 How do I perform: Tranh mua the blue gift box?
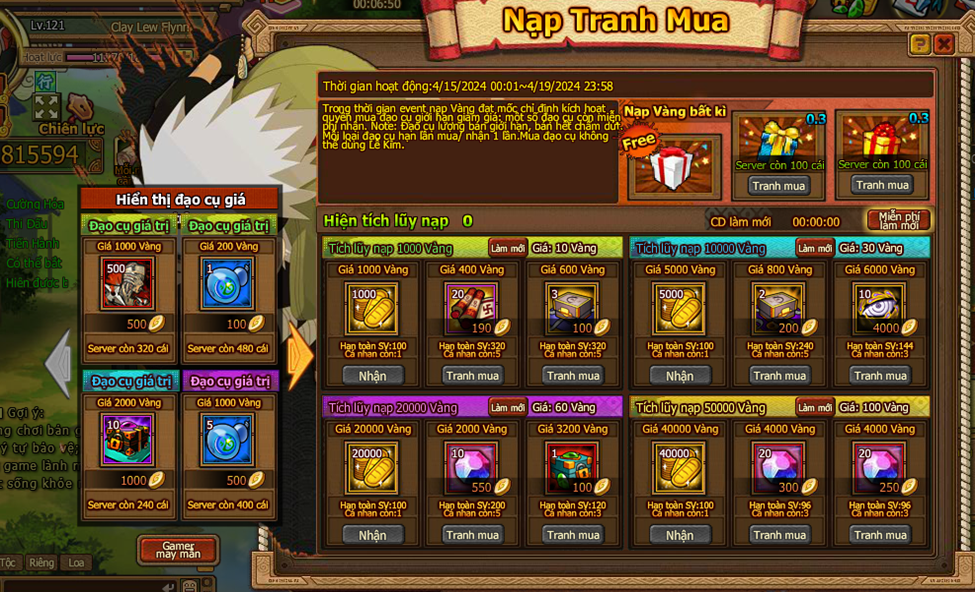pos(778,185)
